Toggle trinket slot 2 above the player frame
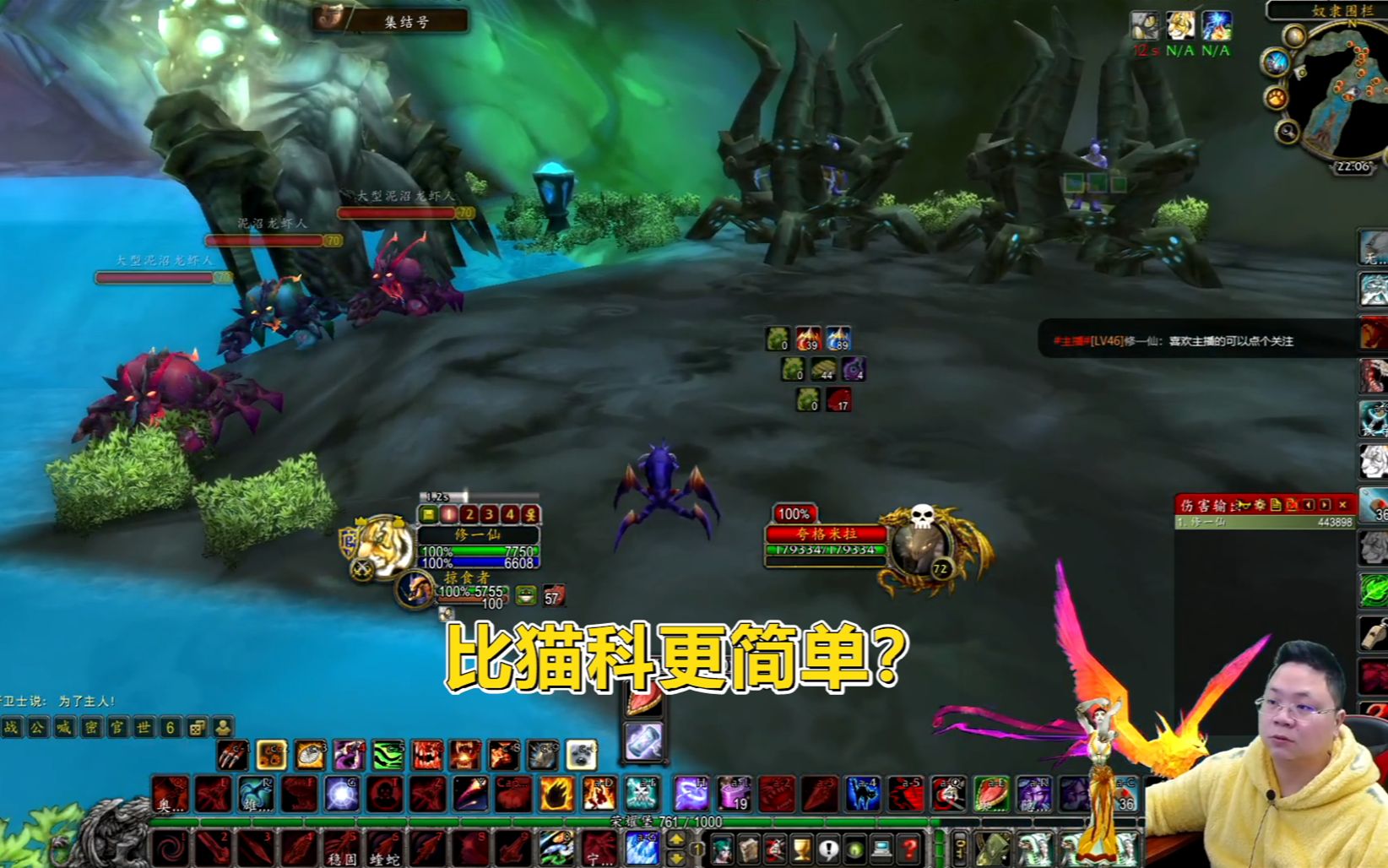Image resolution: width=1388 pixels, height=868 pixels. [470, 513]
